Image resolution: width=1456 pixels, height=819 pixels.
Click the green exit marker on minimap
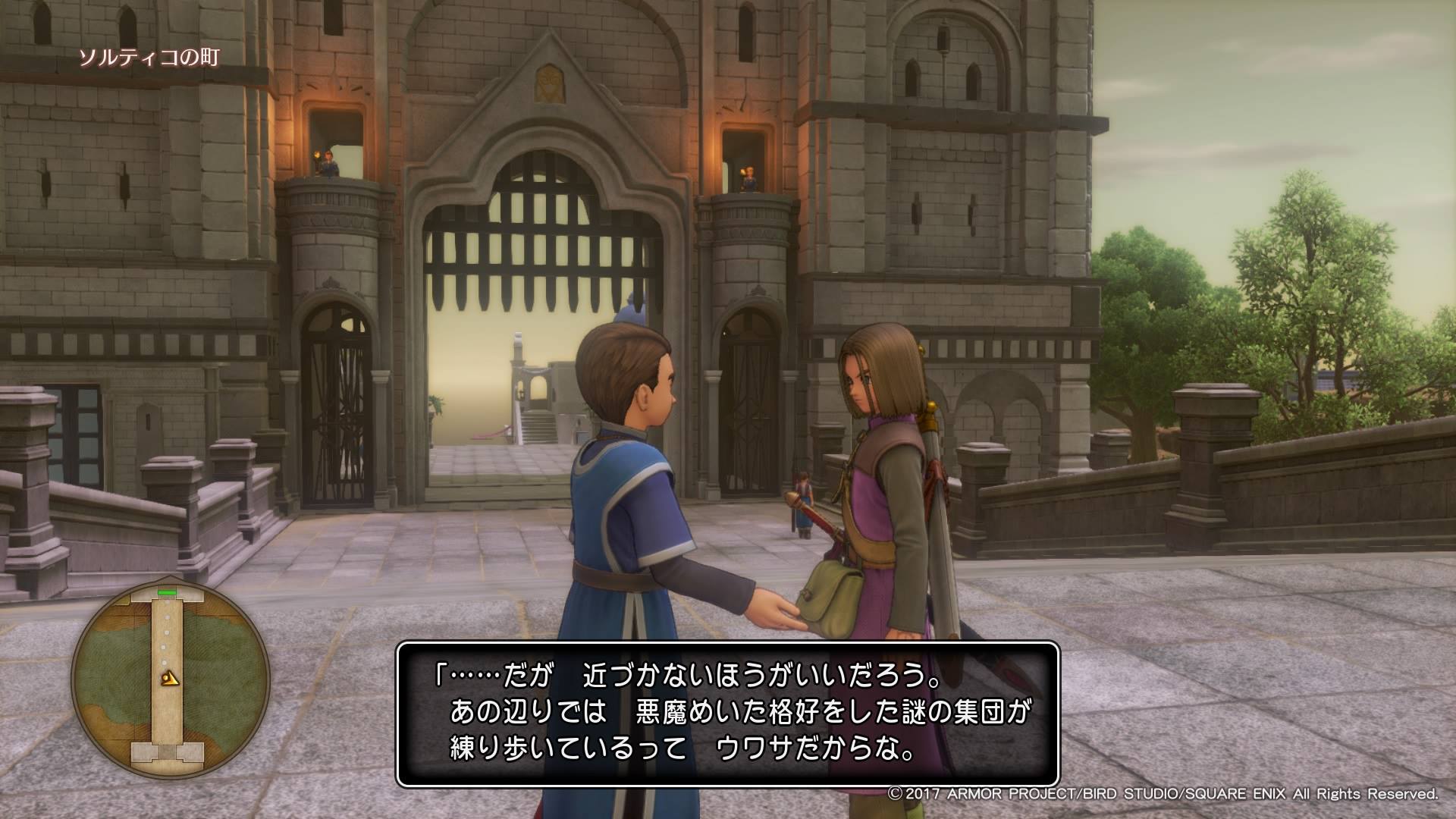point(167,592)
